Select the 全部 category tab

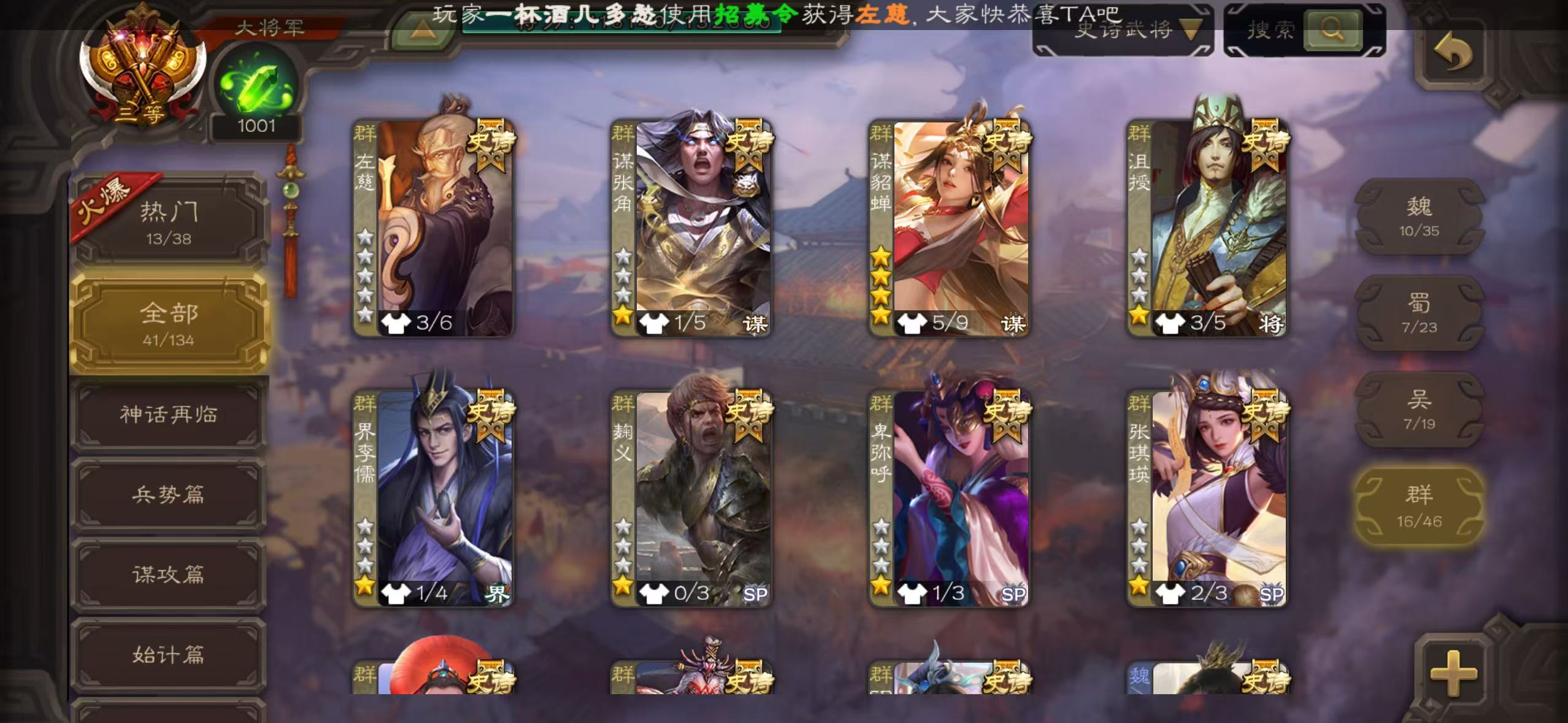tap(169, 323)
